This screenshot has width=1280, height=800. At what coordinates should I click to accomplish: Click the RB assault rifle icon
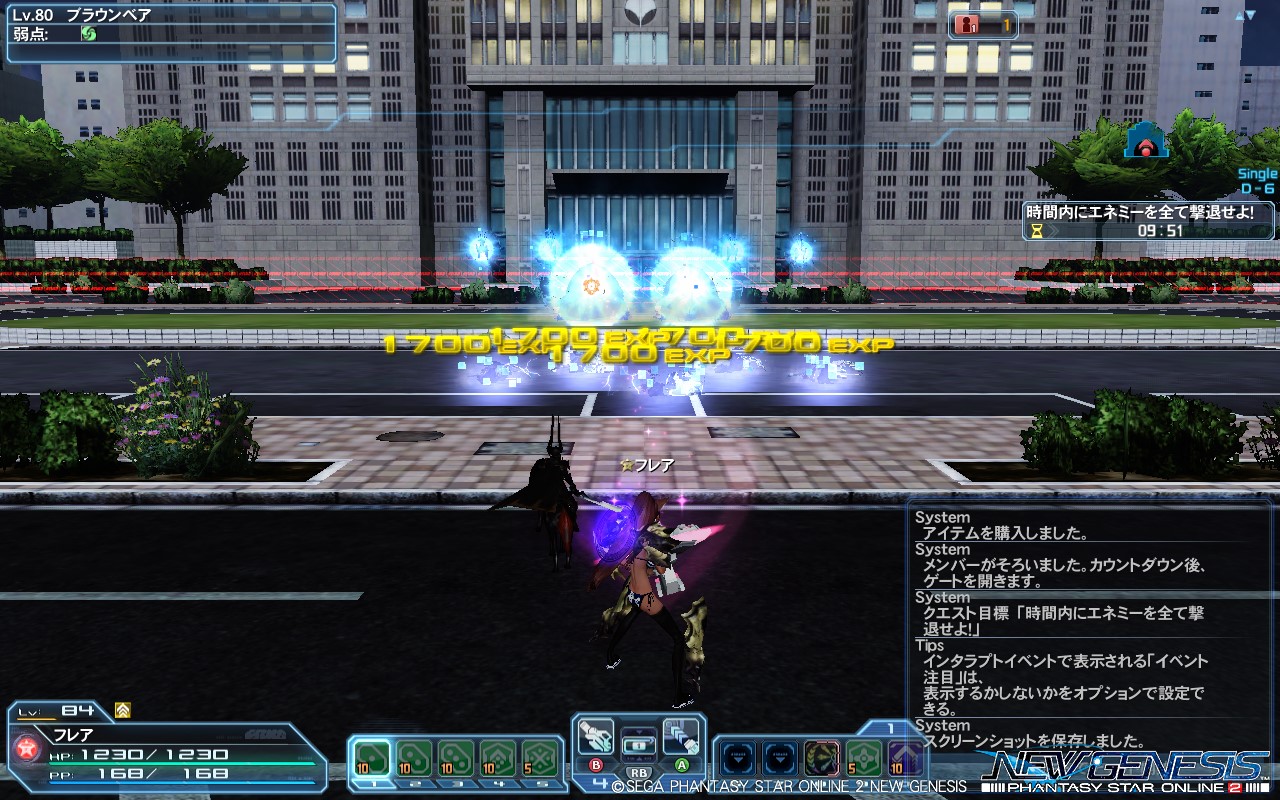[x=641, y=747]
